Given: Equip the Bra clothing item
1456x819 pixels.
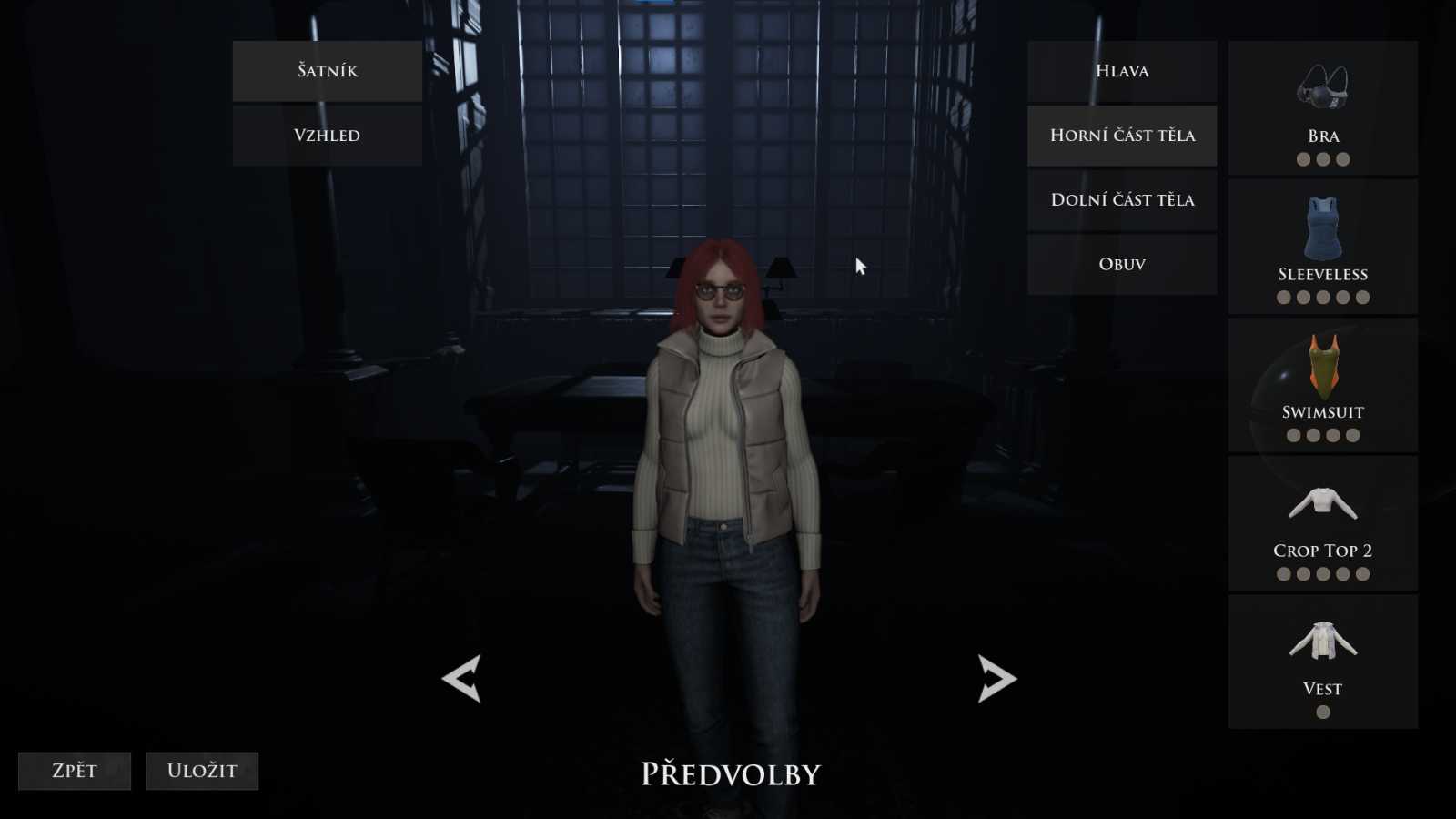Looking at the screenshot, I should coord(1322,108).
